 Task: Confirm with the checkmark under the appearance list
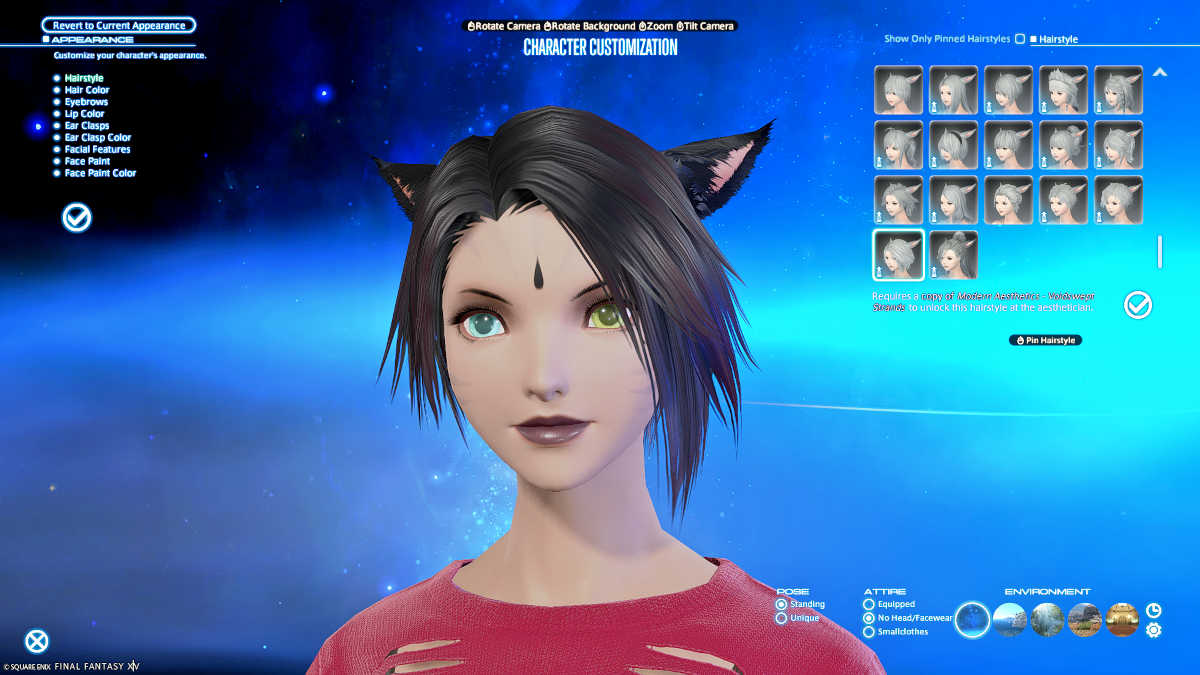[77, 217]
